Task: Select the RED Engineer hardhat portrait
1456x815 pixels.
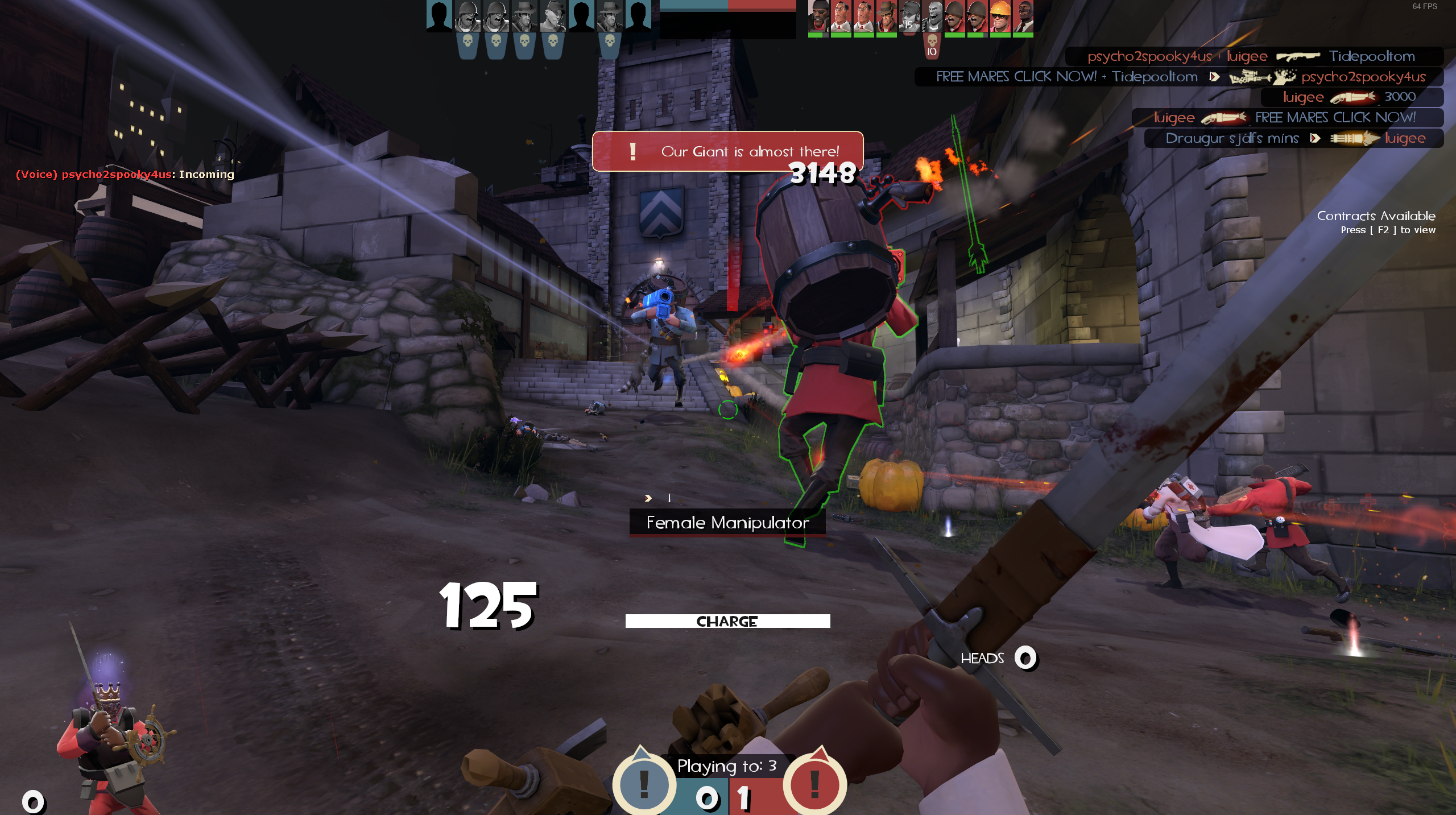Action: [x=1000, y=16]
